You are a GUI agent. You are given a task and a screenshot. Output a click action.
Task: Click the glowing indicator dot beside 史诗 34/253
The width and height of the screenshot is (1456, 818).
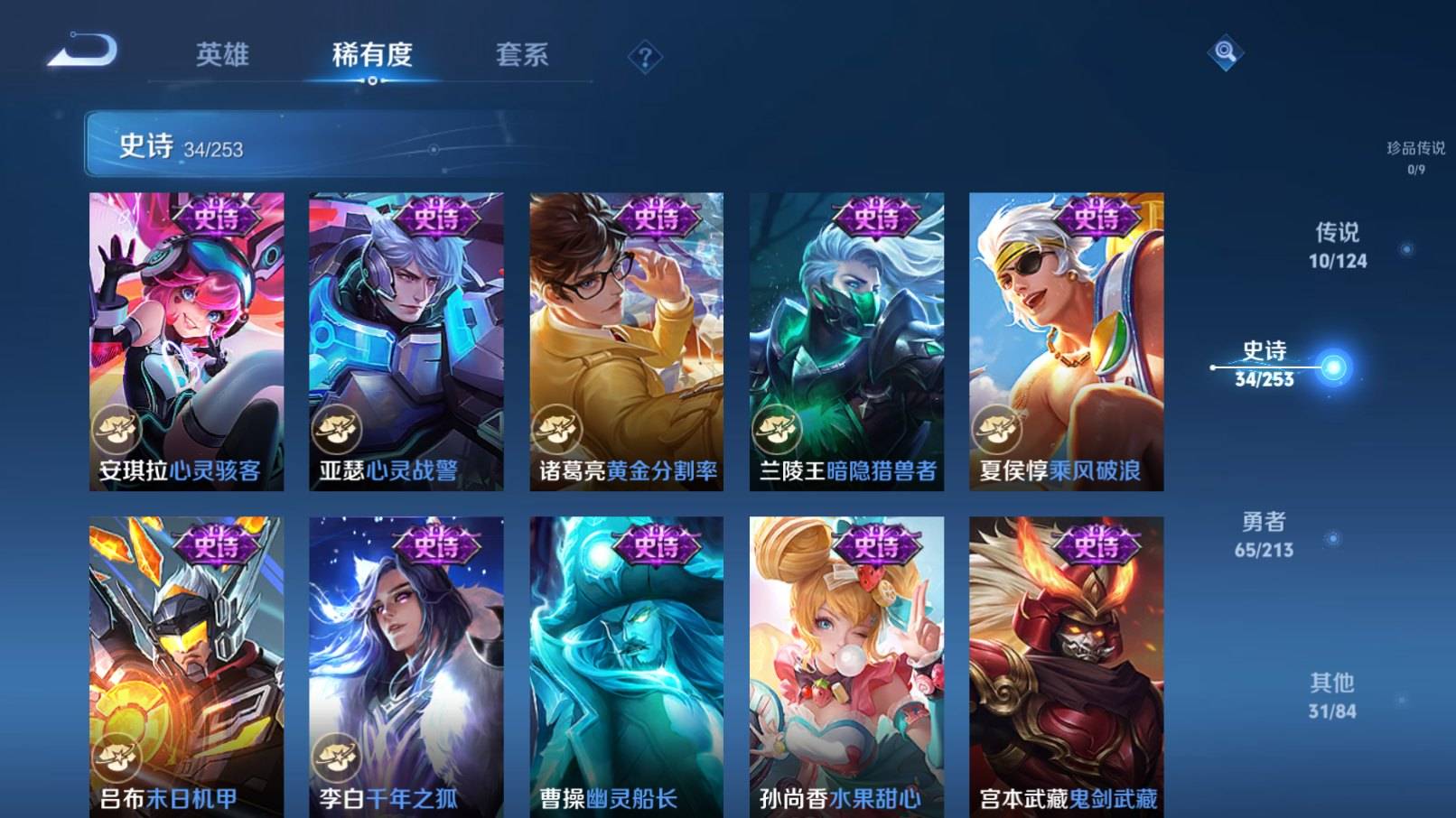coord(1332,366)
